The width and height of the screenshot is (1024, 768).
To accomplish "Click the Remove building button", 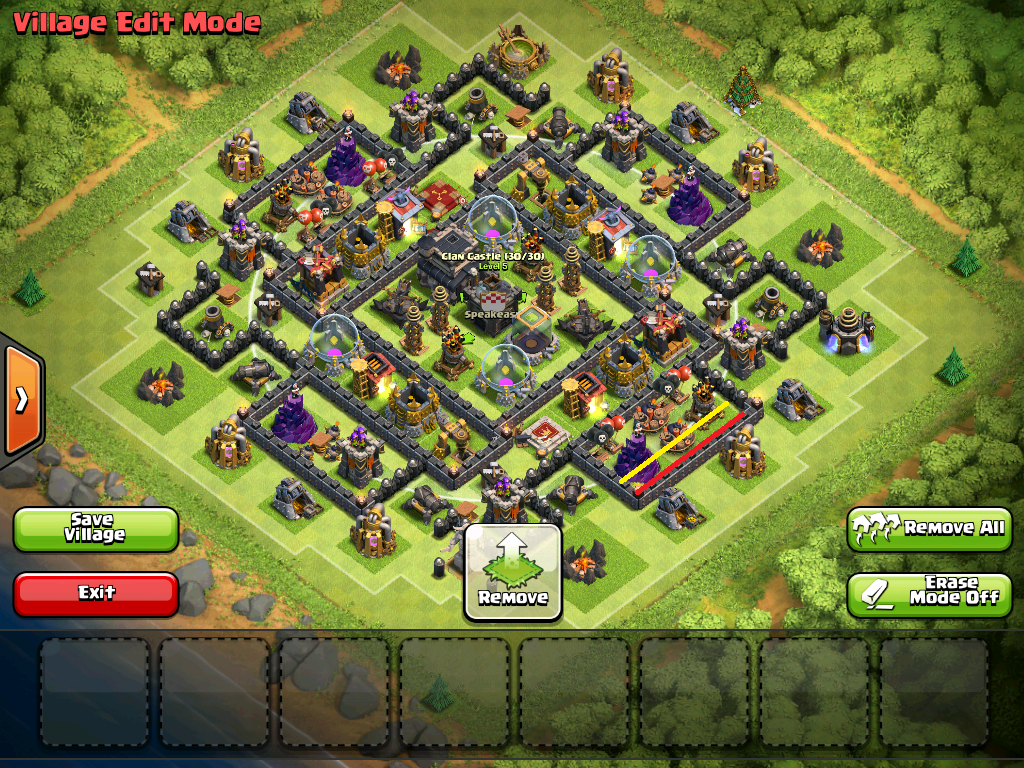I will [513, 572].
